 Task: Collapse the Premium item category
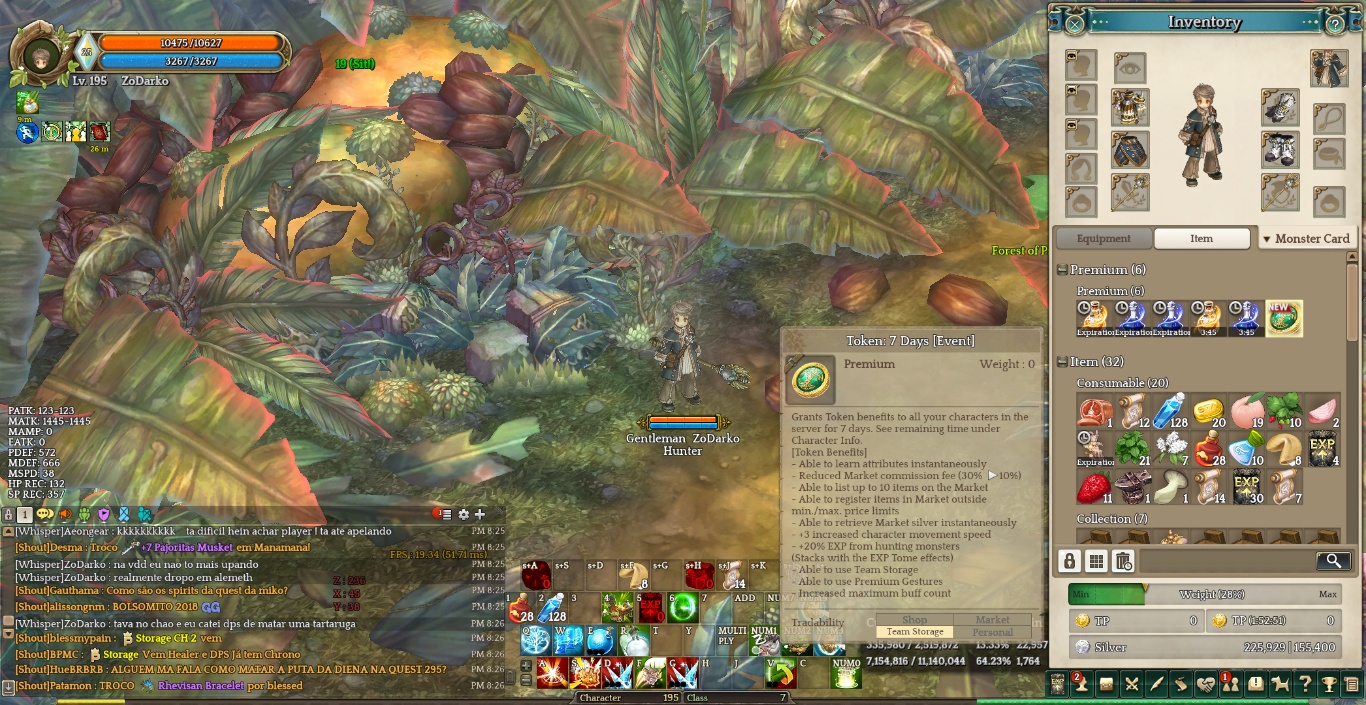coord(1063,270)
